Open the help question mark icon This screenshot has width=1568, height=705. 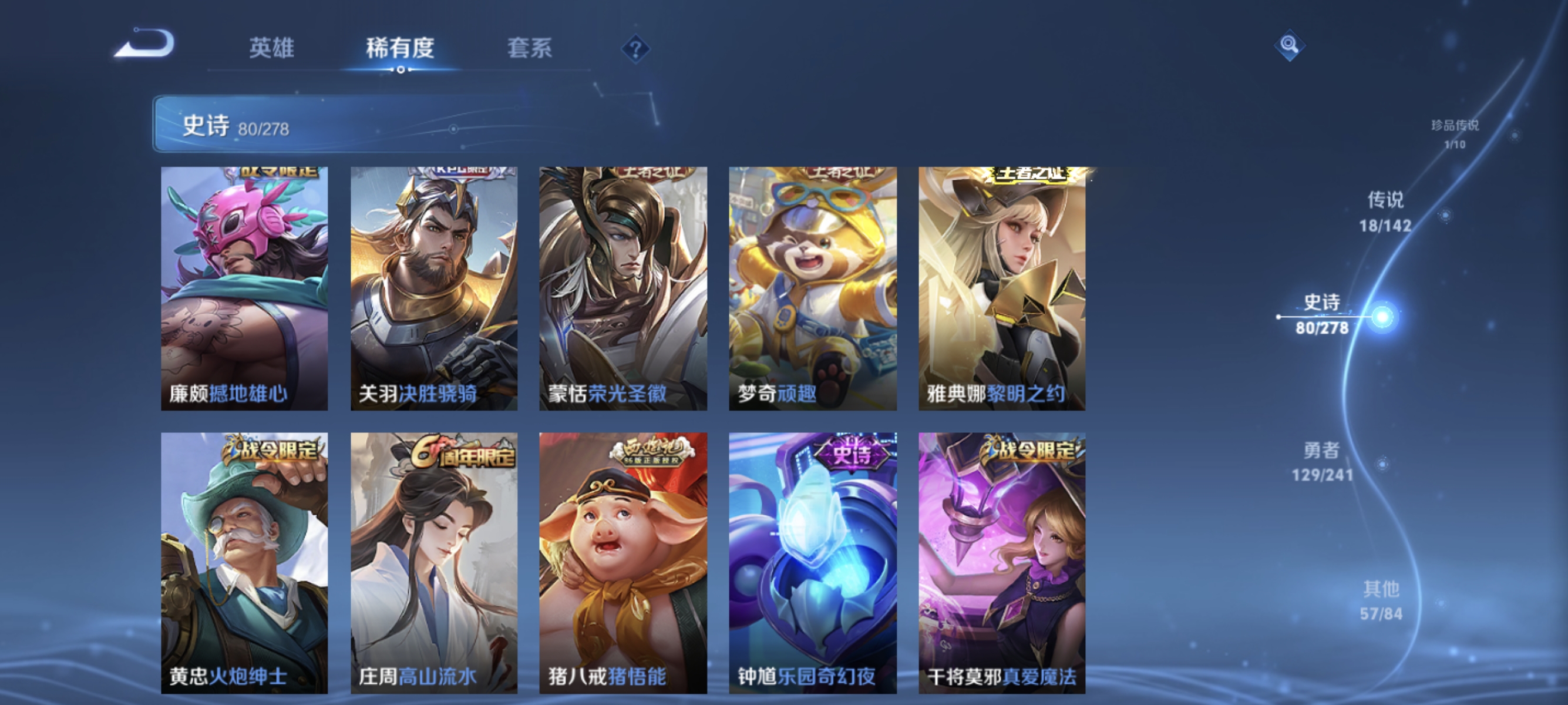(635, 49)
